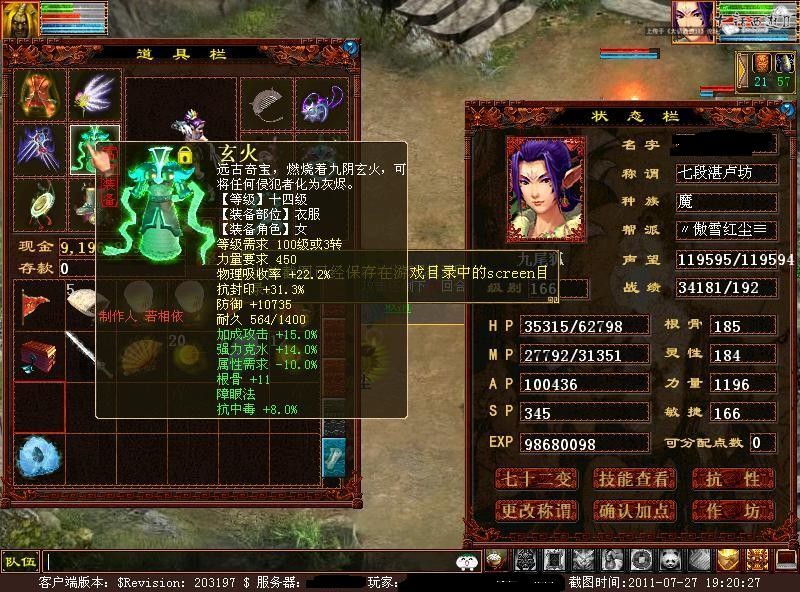Toggle the 队伍 team channel button
This screenshot has width=800, height=592.
coord(20,562)
